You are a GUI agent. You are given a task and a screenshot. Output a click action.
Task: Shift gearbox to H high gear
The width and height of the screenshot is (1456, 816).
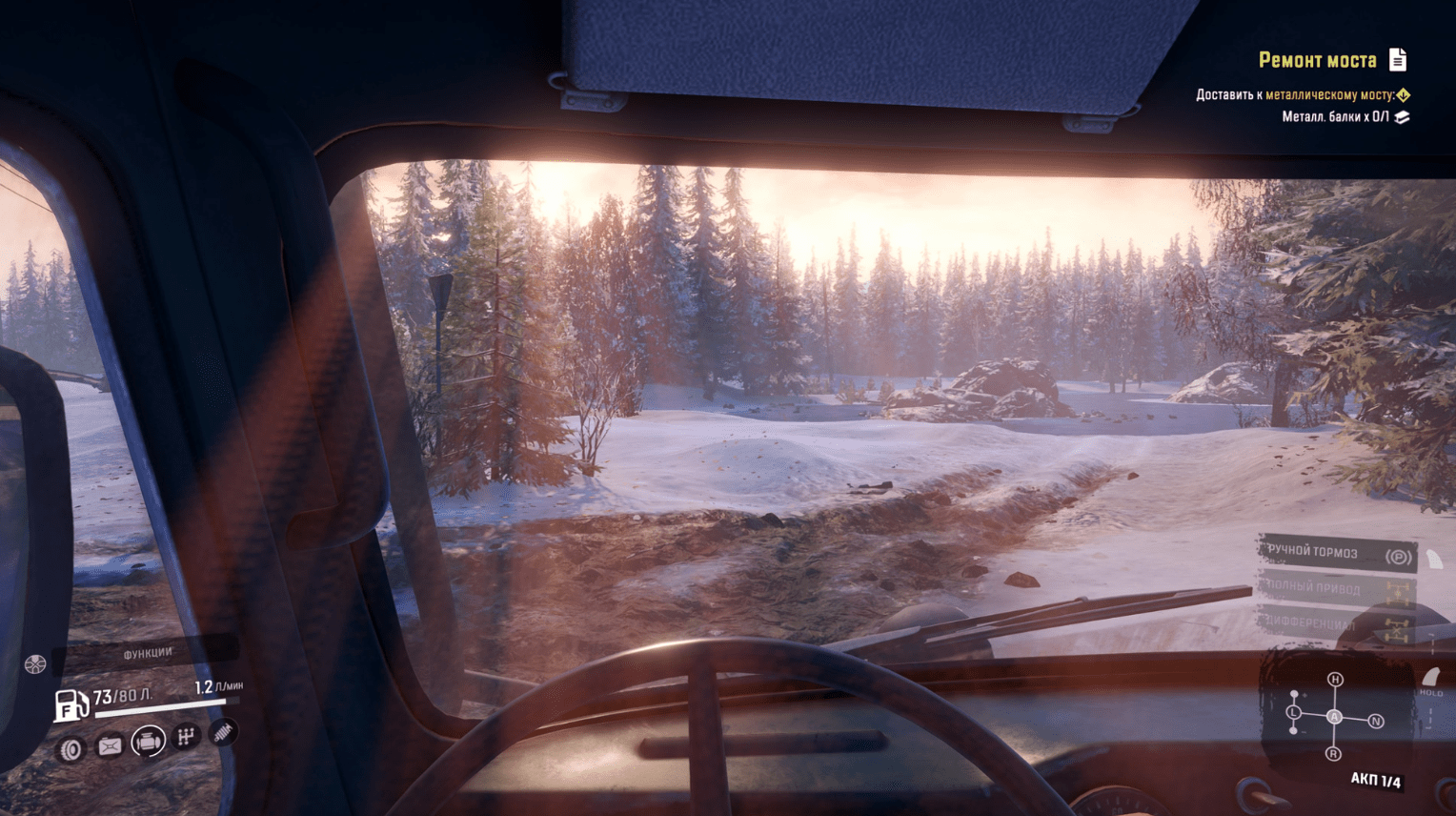(1335, 680)
